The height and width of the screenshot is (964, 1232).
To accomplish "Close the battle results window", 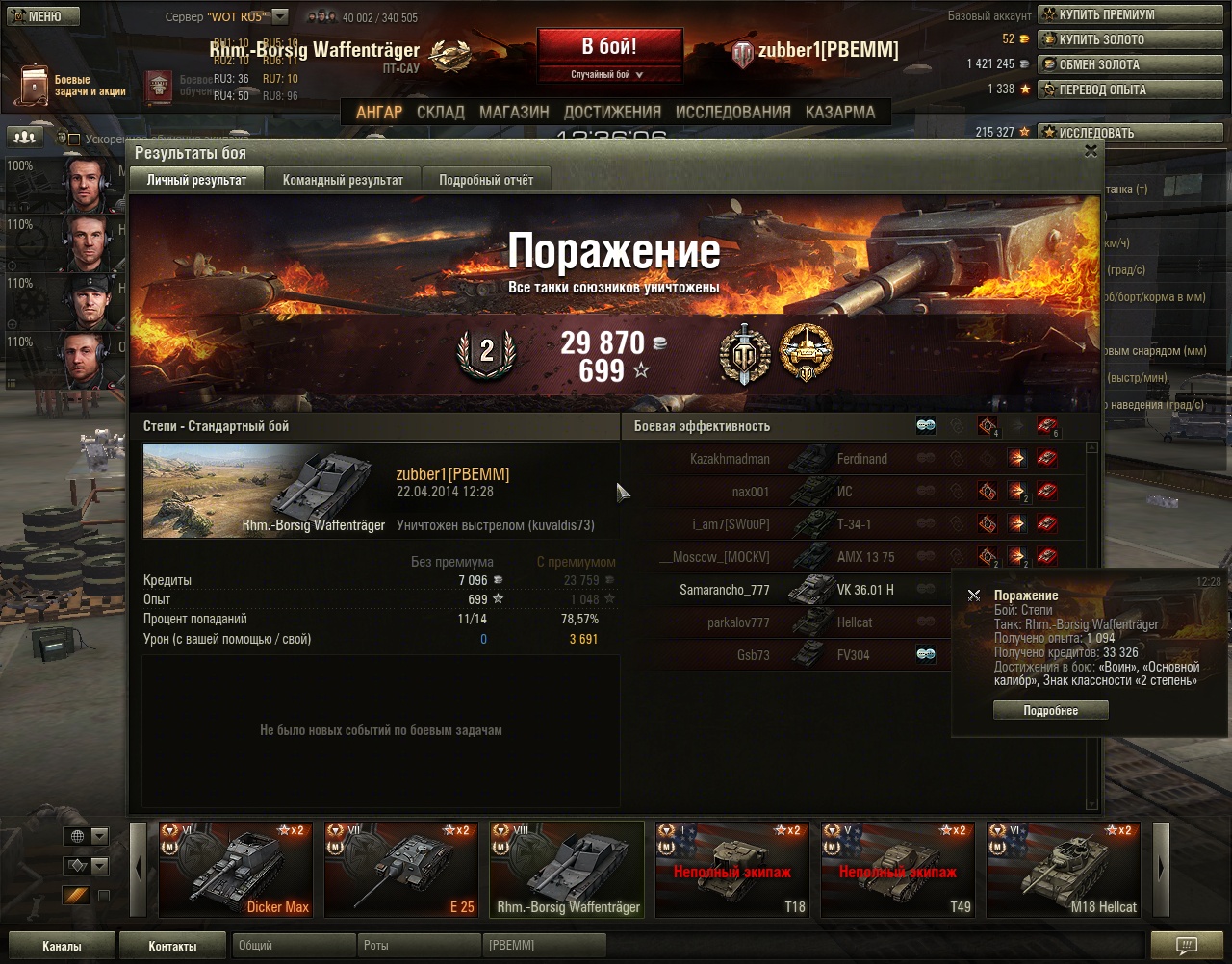I will tap(1091, 151).
